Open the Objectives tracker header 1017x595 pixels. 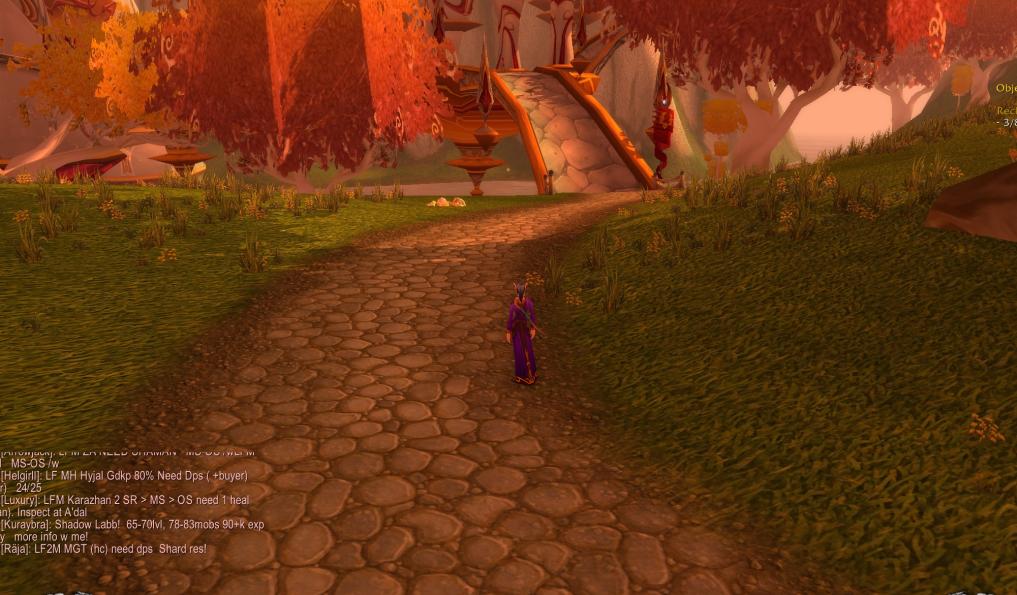coord(1005,88)
